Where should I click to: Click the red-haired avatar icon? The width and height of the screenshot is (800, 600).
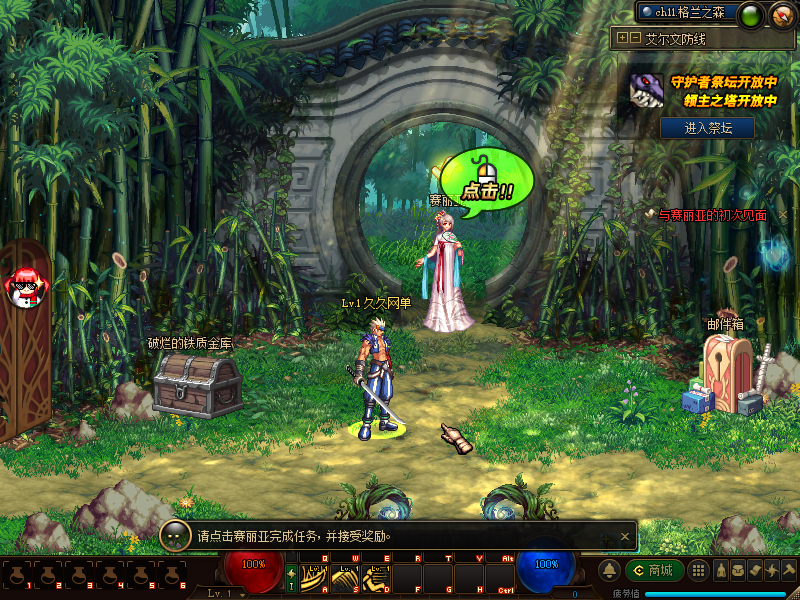(22, 288)
